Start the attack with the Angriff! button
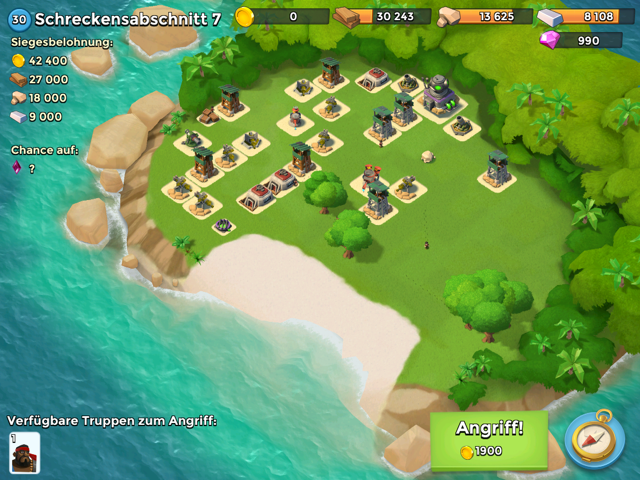The image size is (640, 480). 489,438
